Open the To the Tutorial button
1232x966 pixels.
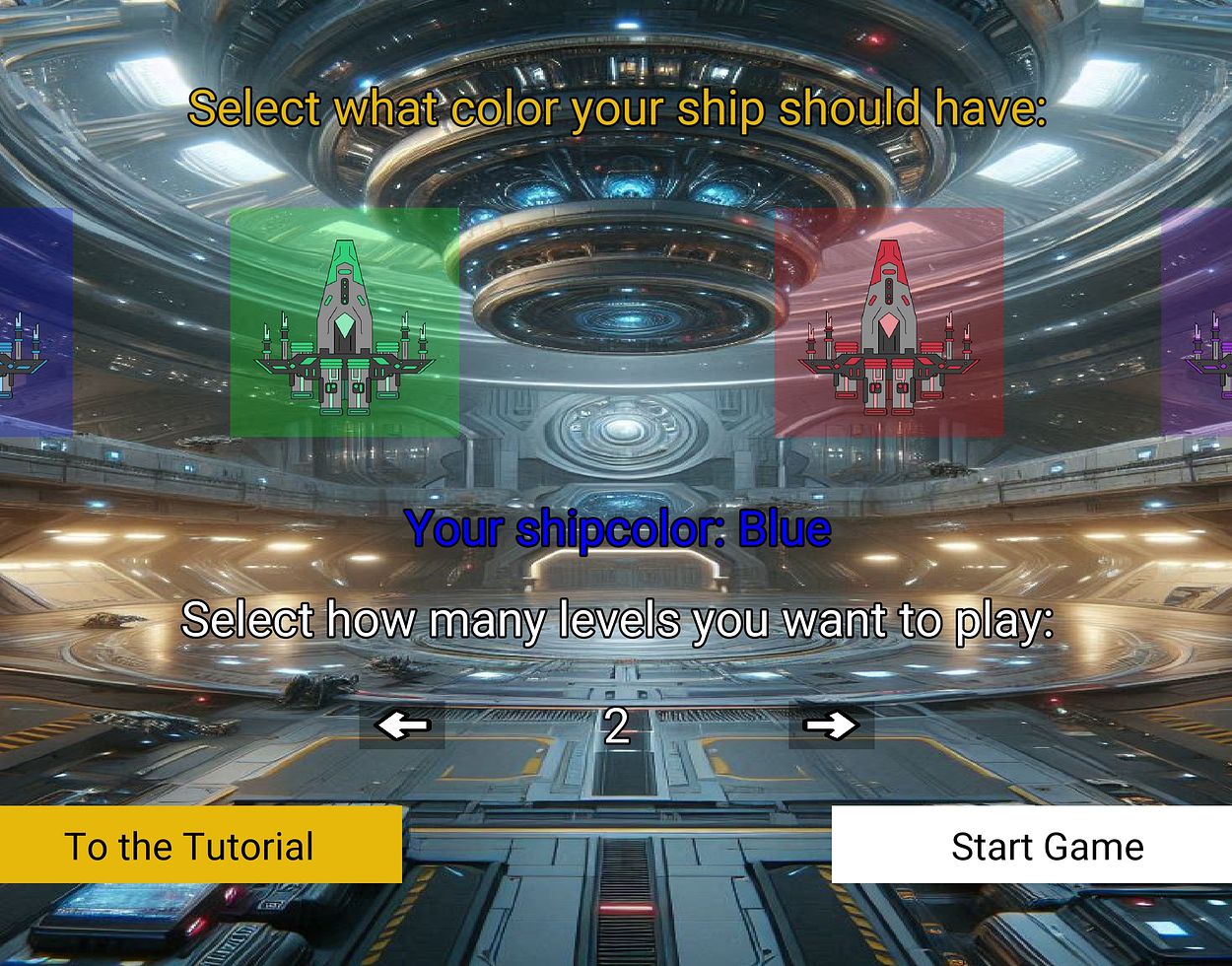(200, 845)
